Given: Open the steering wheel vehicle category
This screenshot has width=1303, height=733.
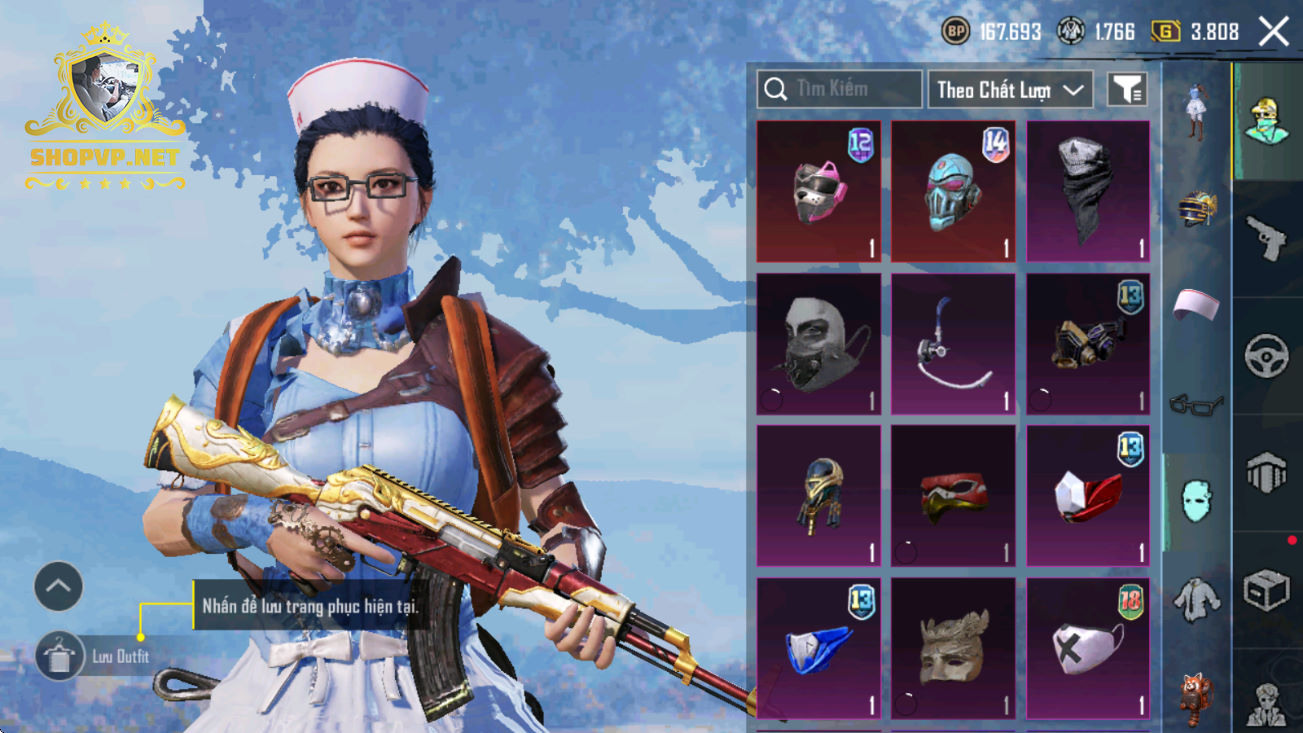Looking at the screenshot, I should [1266, 356].
